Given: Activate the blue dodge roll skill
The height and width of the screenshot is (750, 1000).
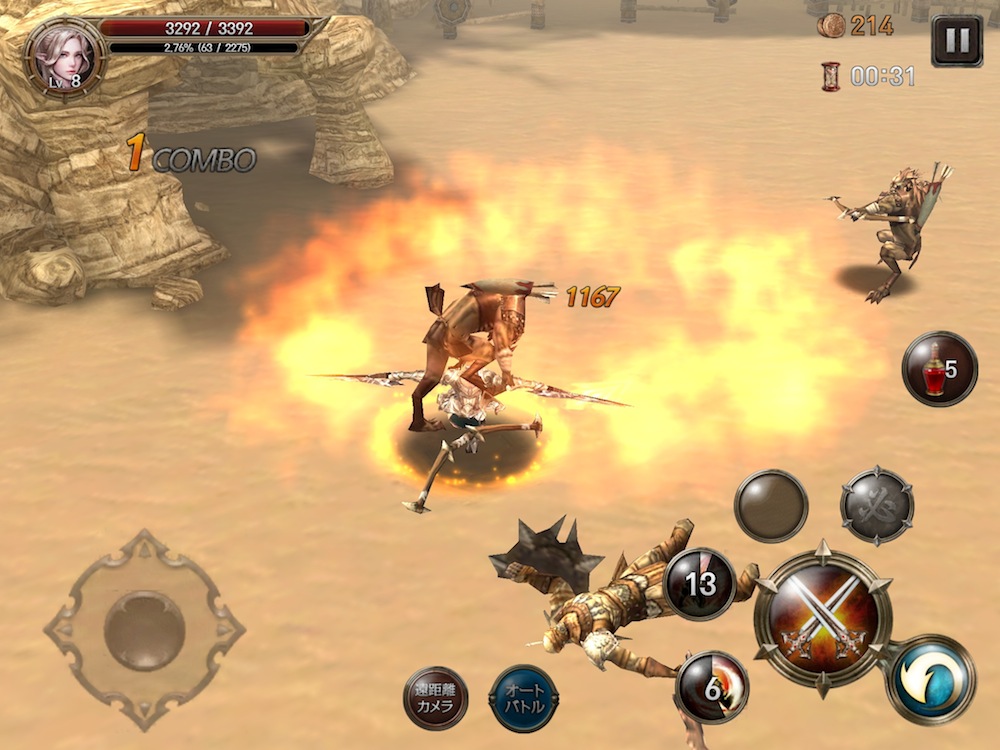Looking at the screenshot, I should (x=929, y=680).
